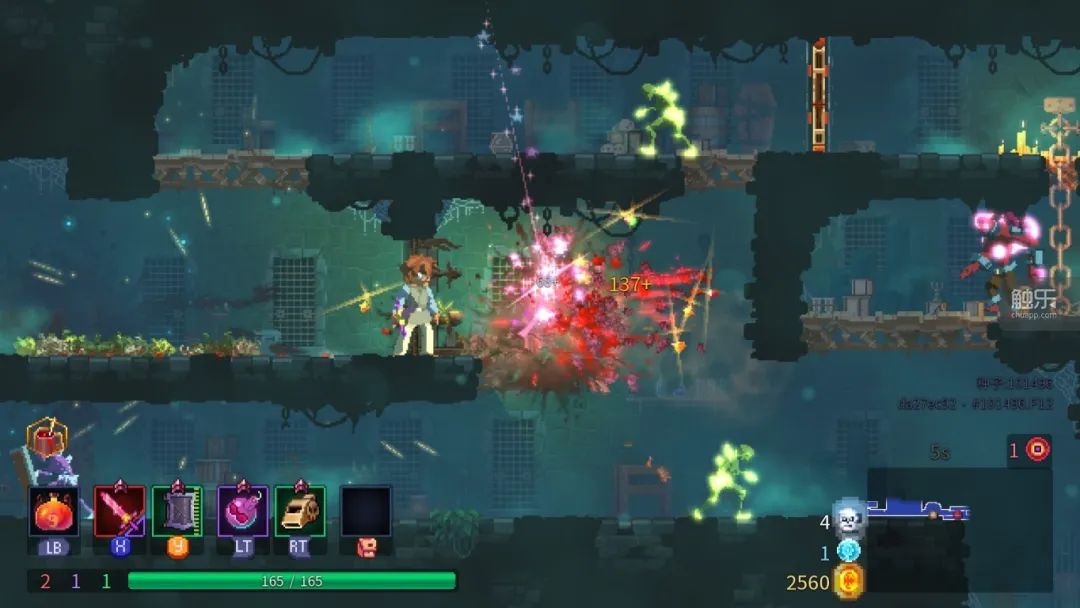Select the gray shield slot
Image resolution: width=1080 pixels, height=608 pixels.
coord(178,512)
